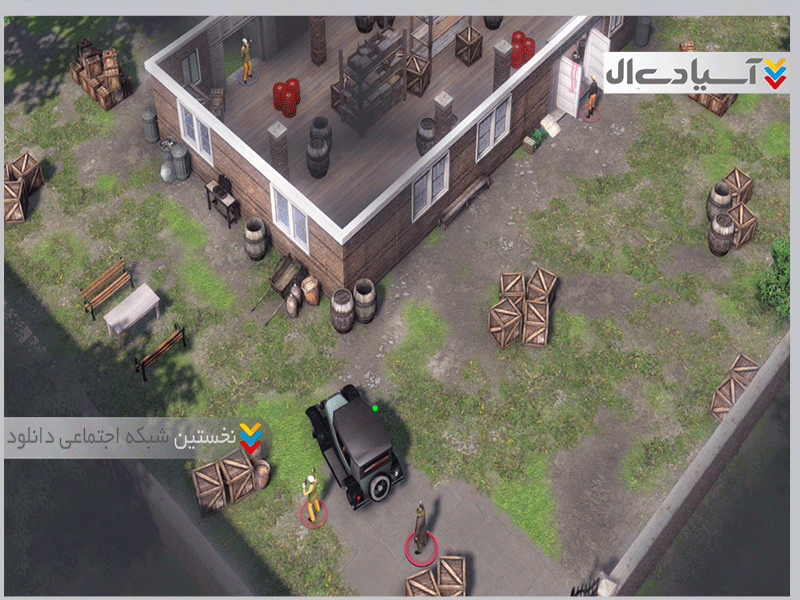This screenshot has height=600, width=800.
Task: Select the unit standing at the white doorway
Action: (x=592, y=97)
